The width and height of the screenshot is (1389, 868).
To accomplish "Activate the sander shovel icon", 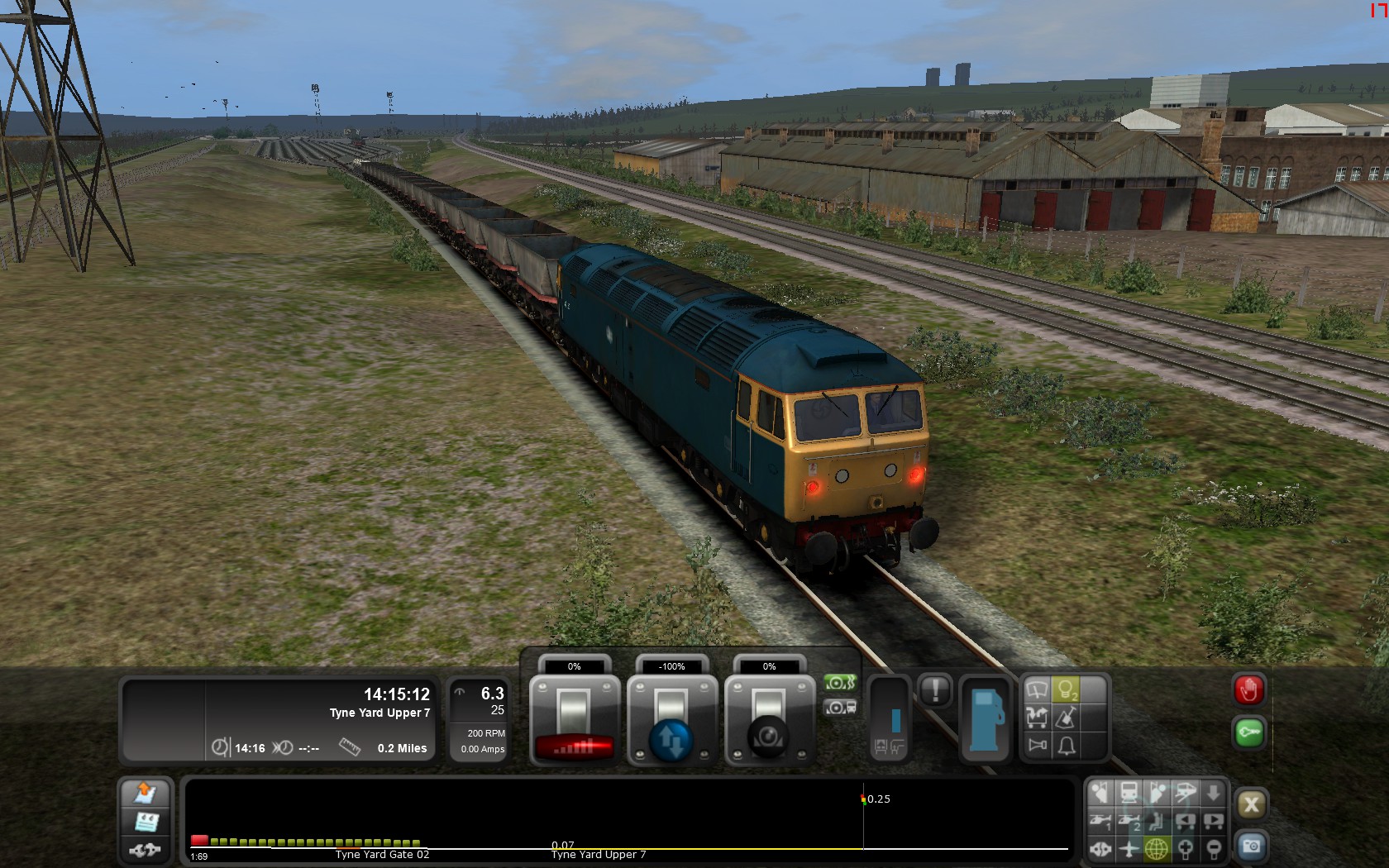I will point(1067,718).
